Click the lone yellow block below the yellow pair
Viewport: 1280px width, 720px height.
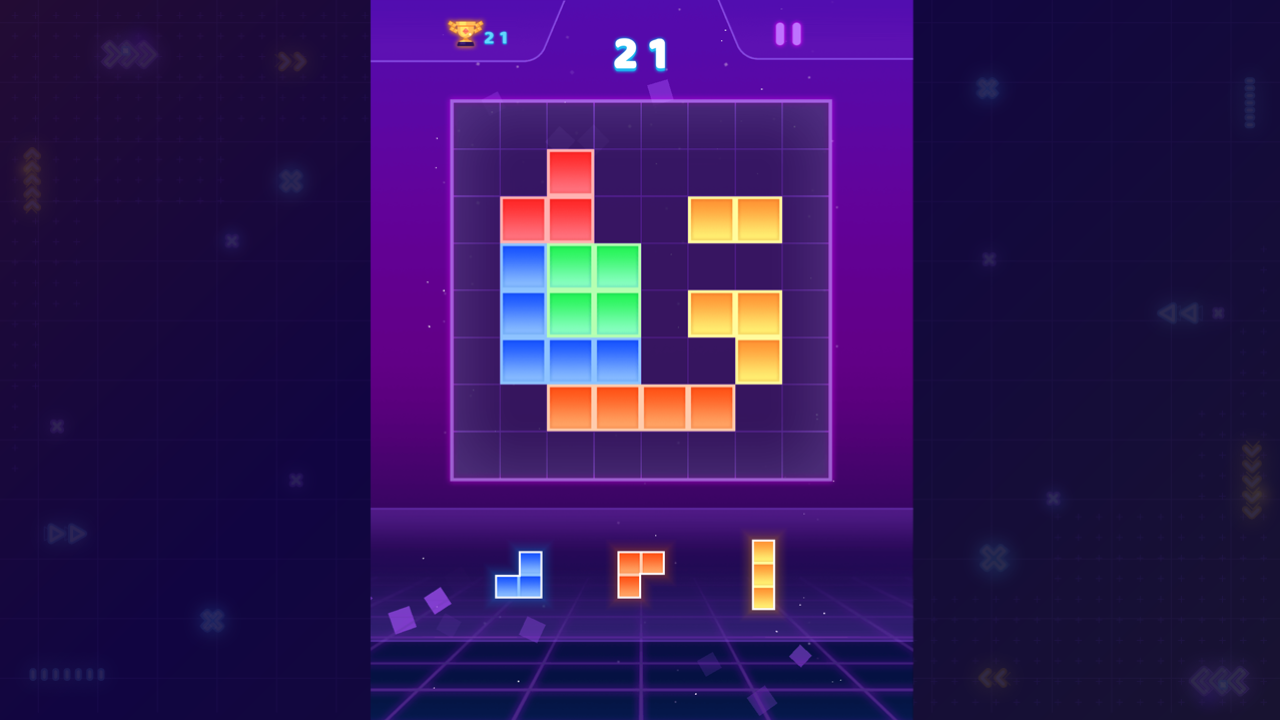click(x=759, y=360)
